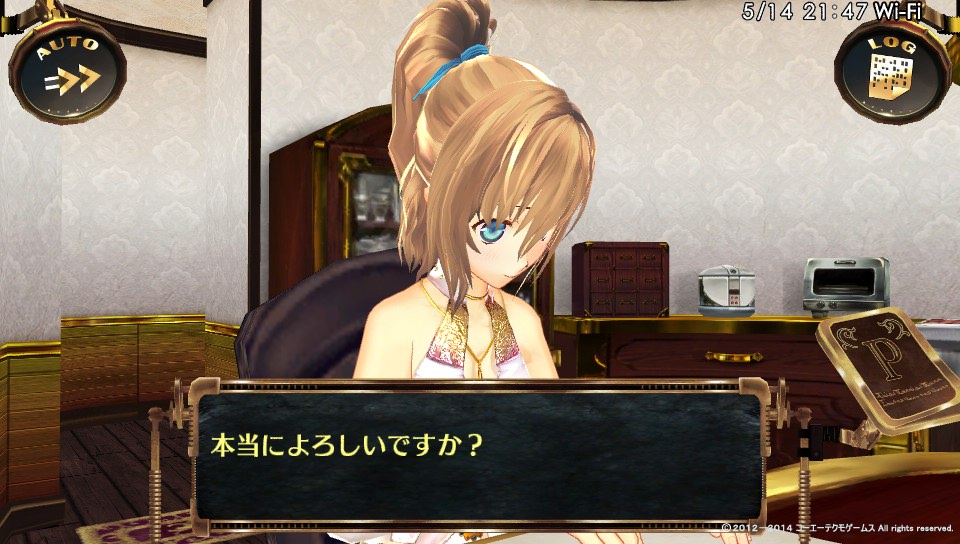Toggle the AUTO advance button
The image size is (960, 544).
[x=67, y=68]
